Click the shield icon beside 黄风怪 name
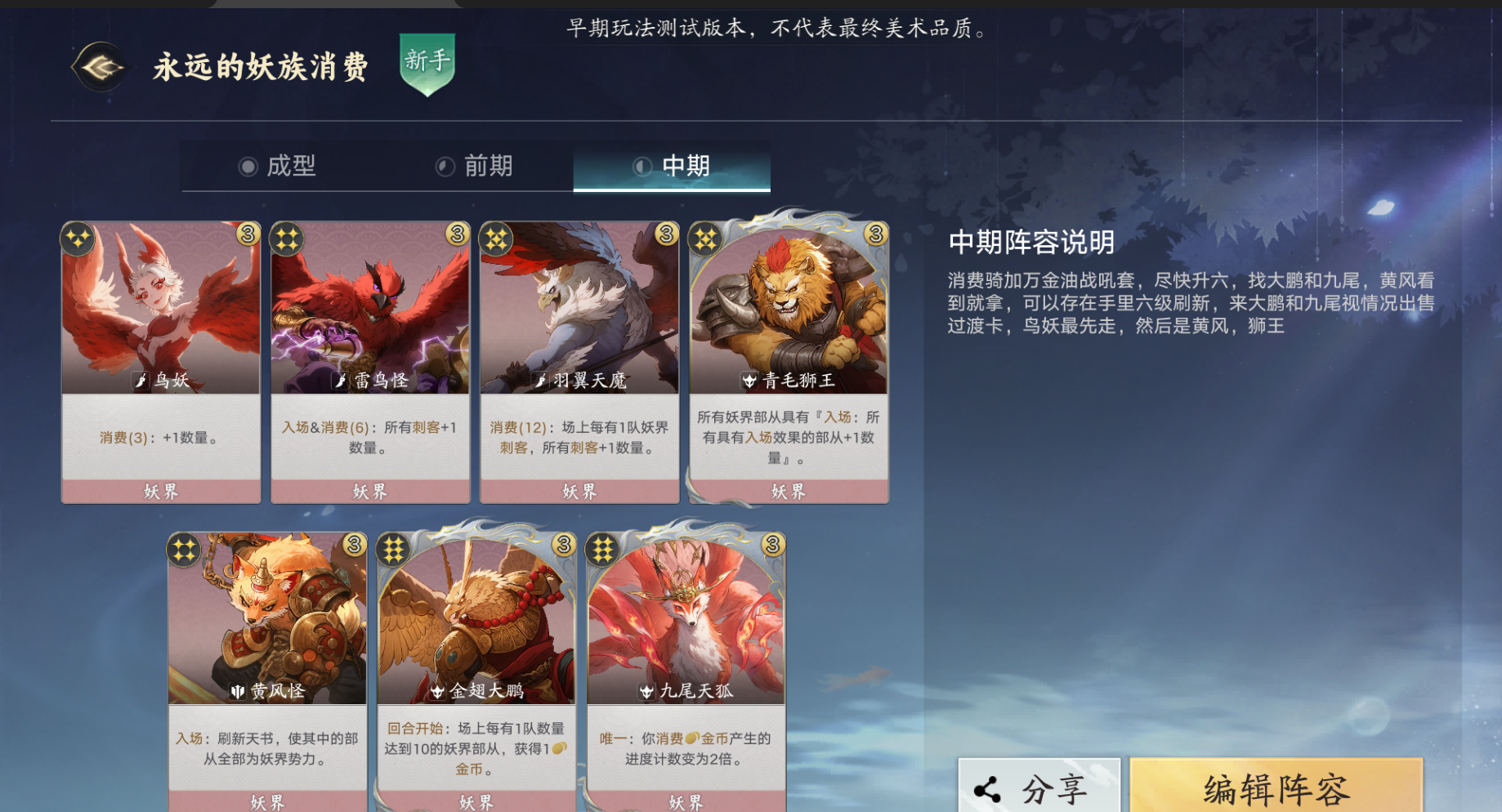Screen dimensions: 1502x812 [x=236, y=690]
